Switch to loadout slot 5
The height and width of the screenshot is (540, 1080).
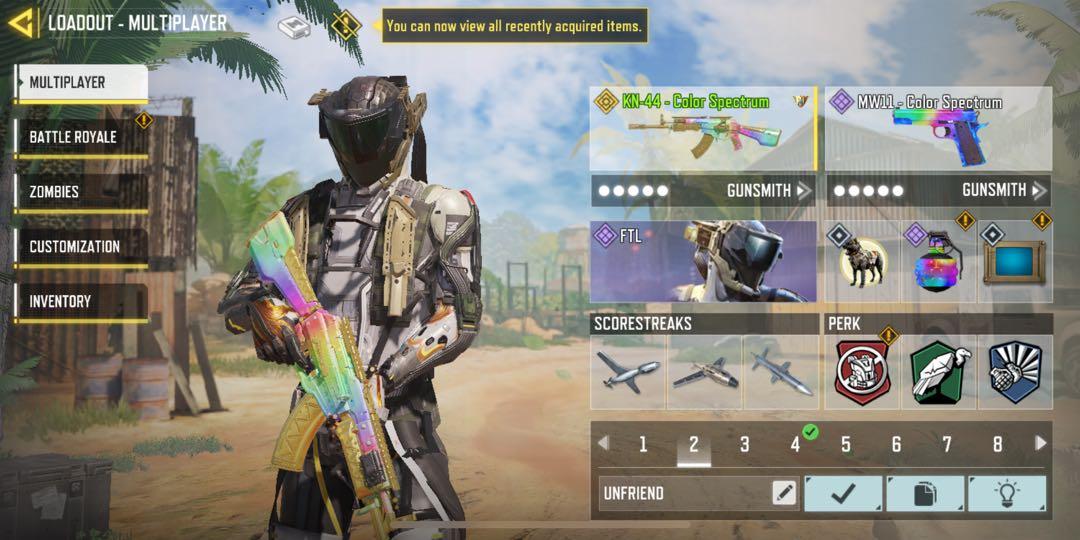pos(846,444)
